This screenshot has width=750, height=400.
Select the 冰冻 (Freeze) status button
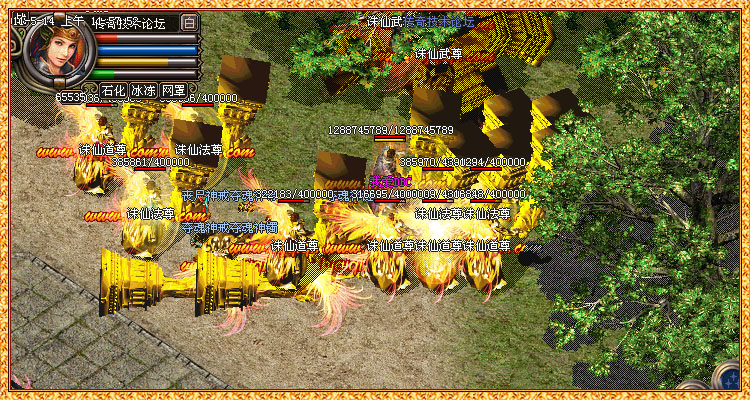(143, 90)
